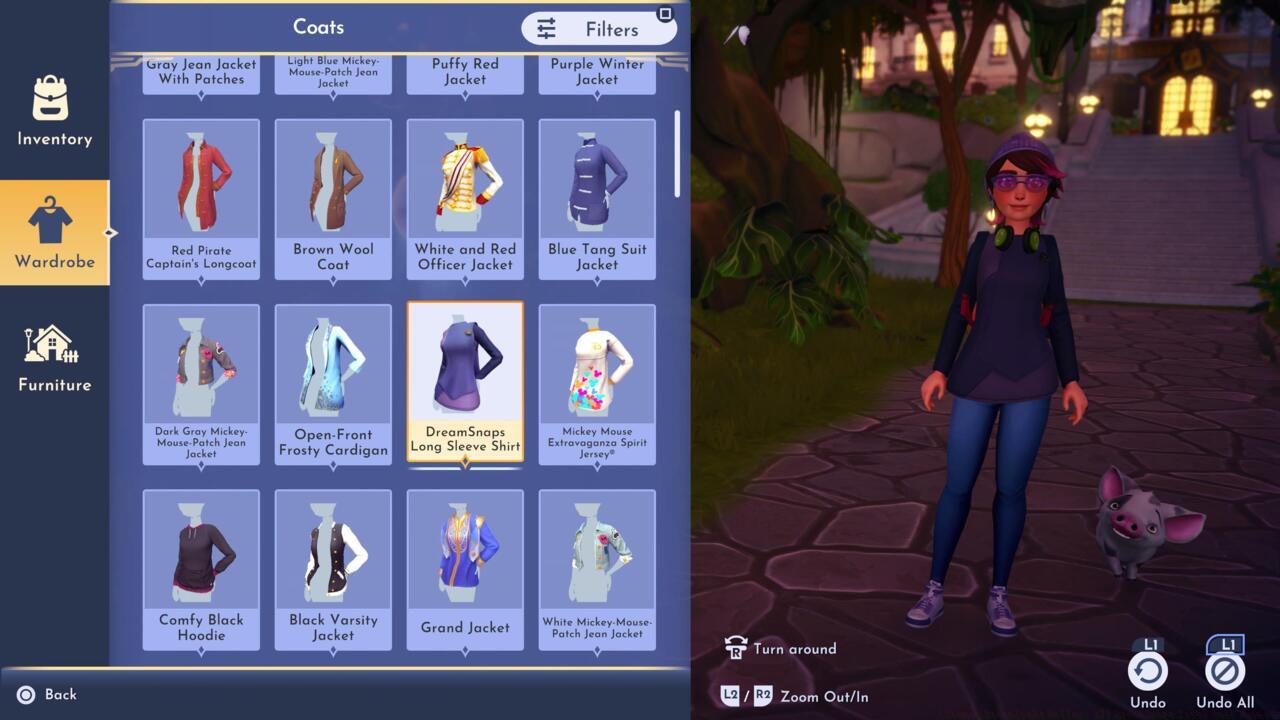Click the expand window icon beside Filters
The image size is (1280, 720).
pyautogui.click(x=663, y=12)
